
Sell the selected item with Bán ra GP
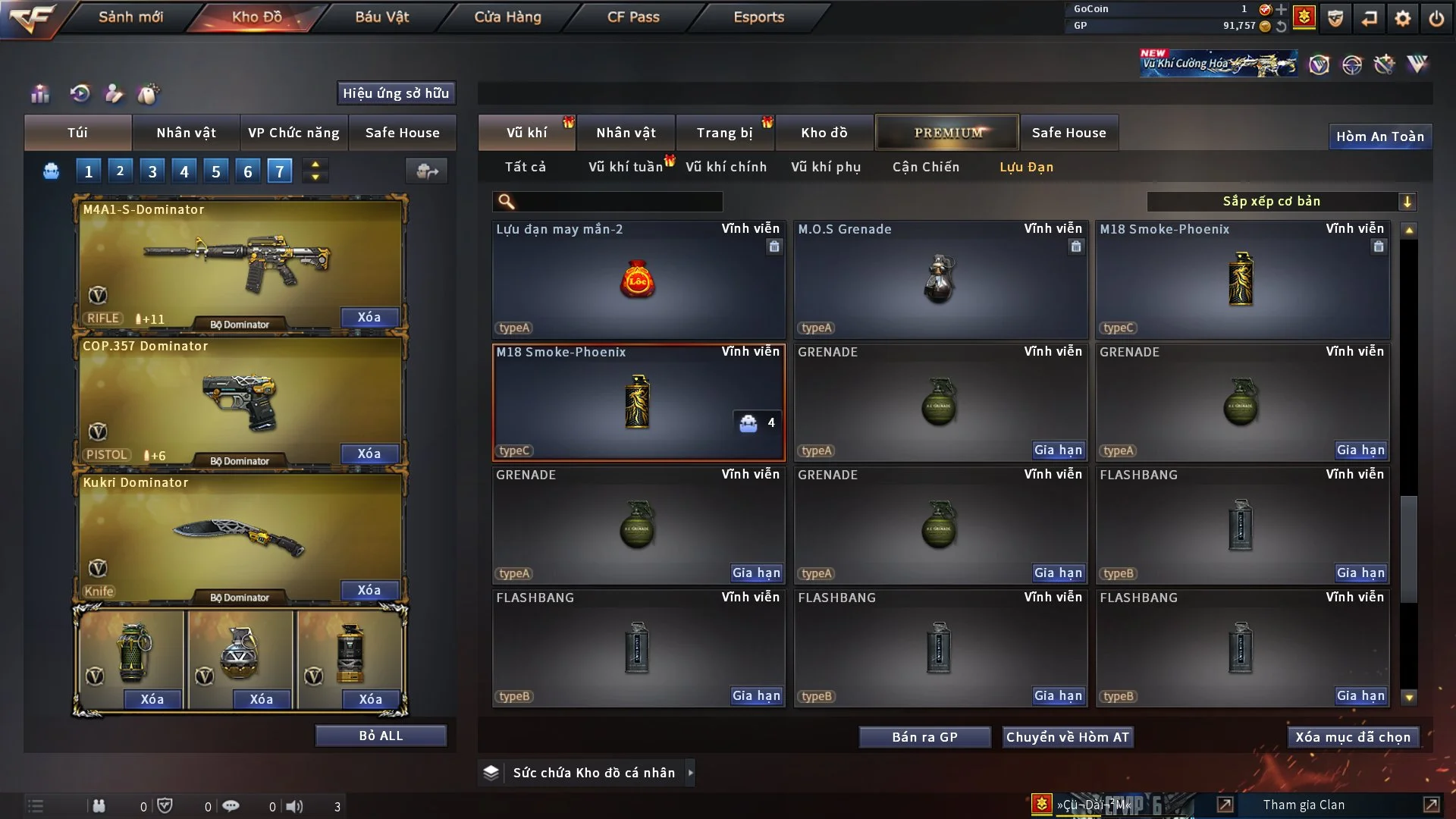[x=924, y=737]
